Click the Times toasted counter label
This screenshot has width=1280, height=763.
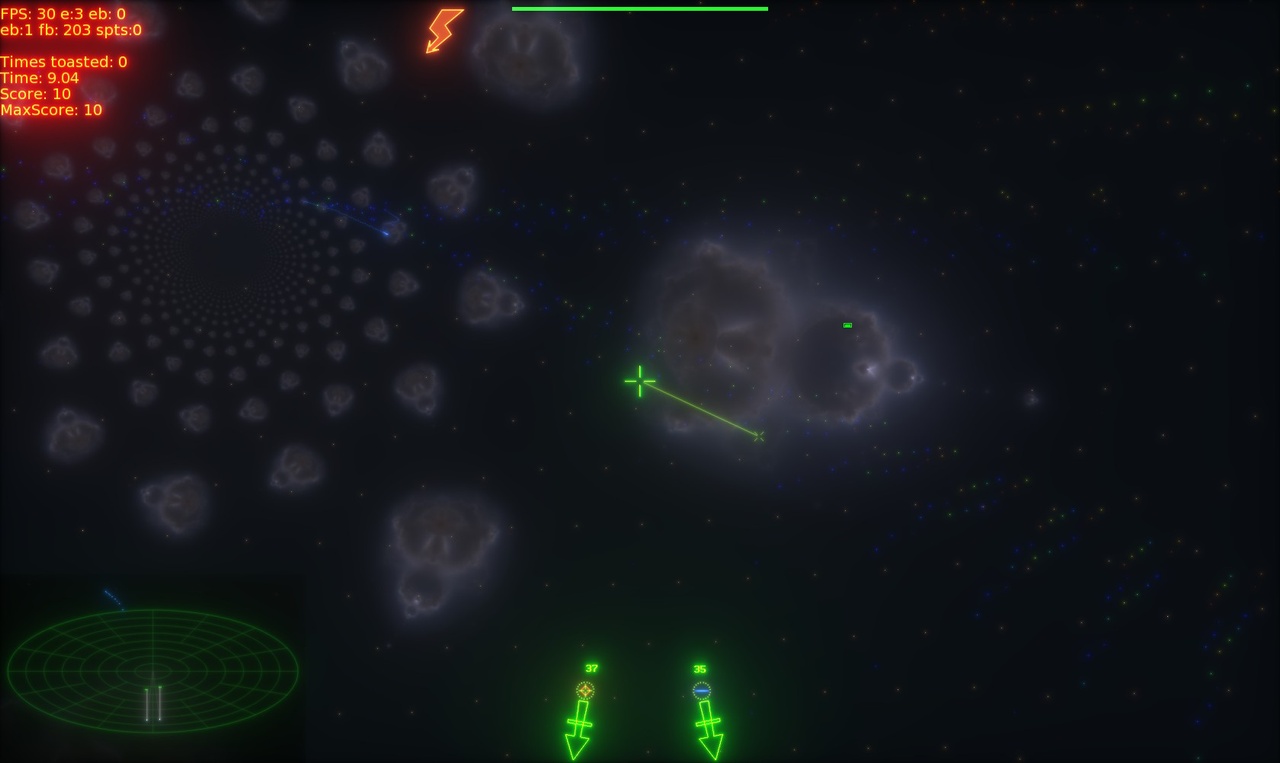coord(62,61)
